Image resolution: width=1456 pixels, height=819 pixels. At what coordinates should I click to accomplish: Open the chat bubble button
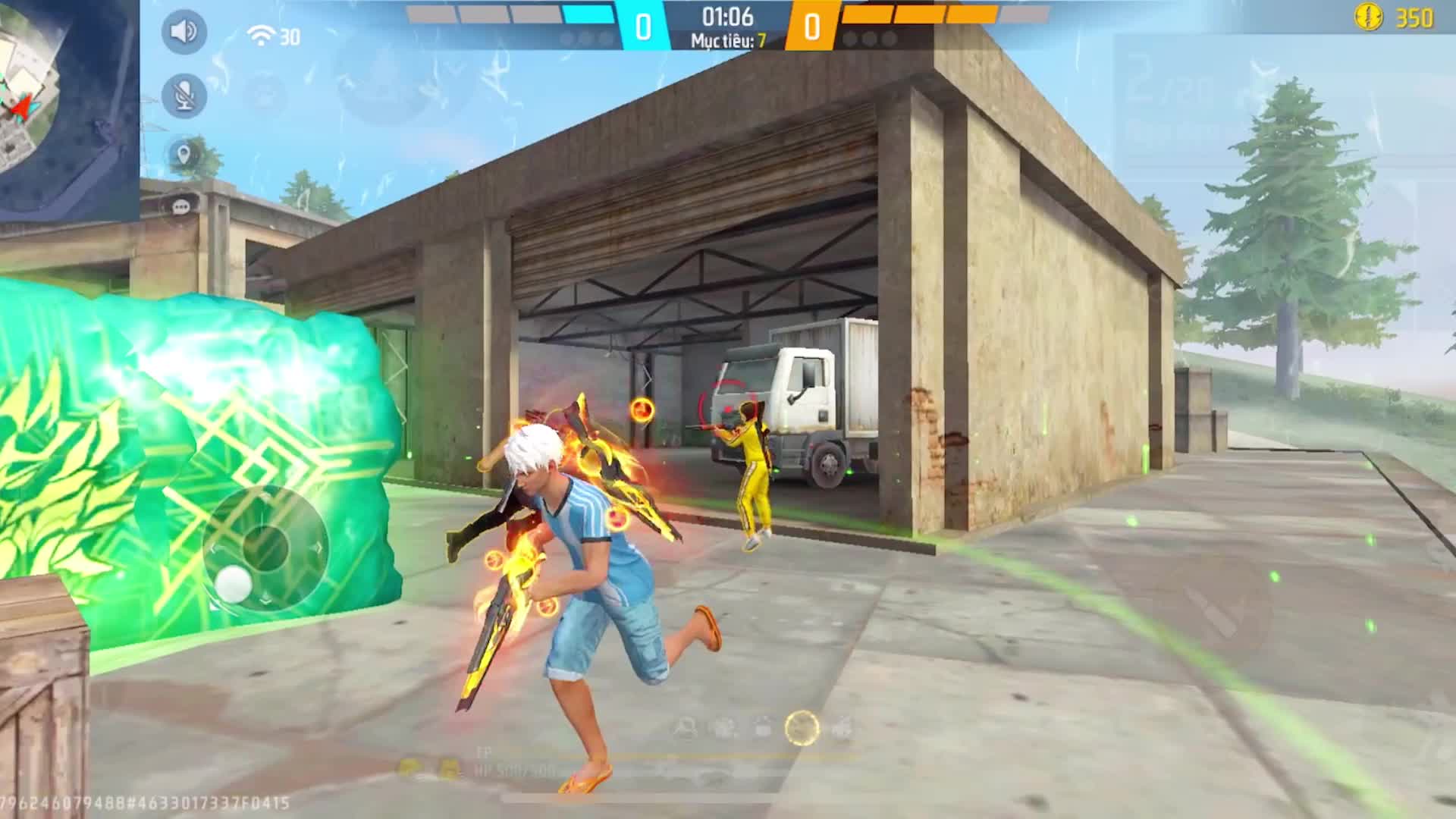point(181,207)
